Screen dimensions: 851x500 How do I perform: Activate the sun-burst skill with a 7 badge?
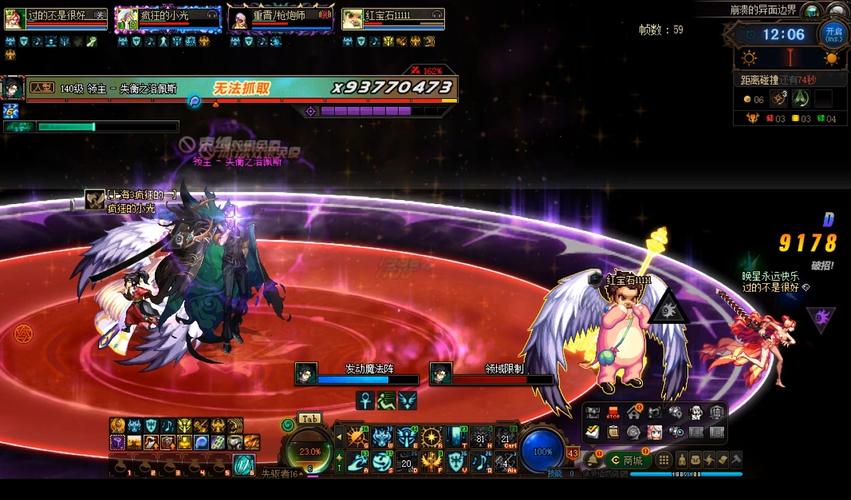(x=431, y=437)
